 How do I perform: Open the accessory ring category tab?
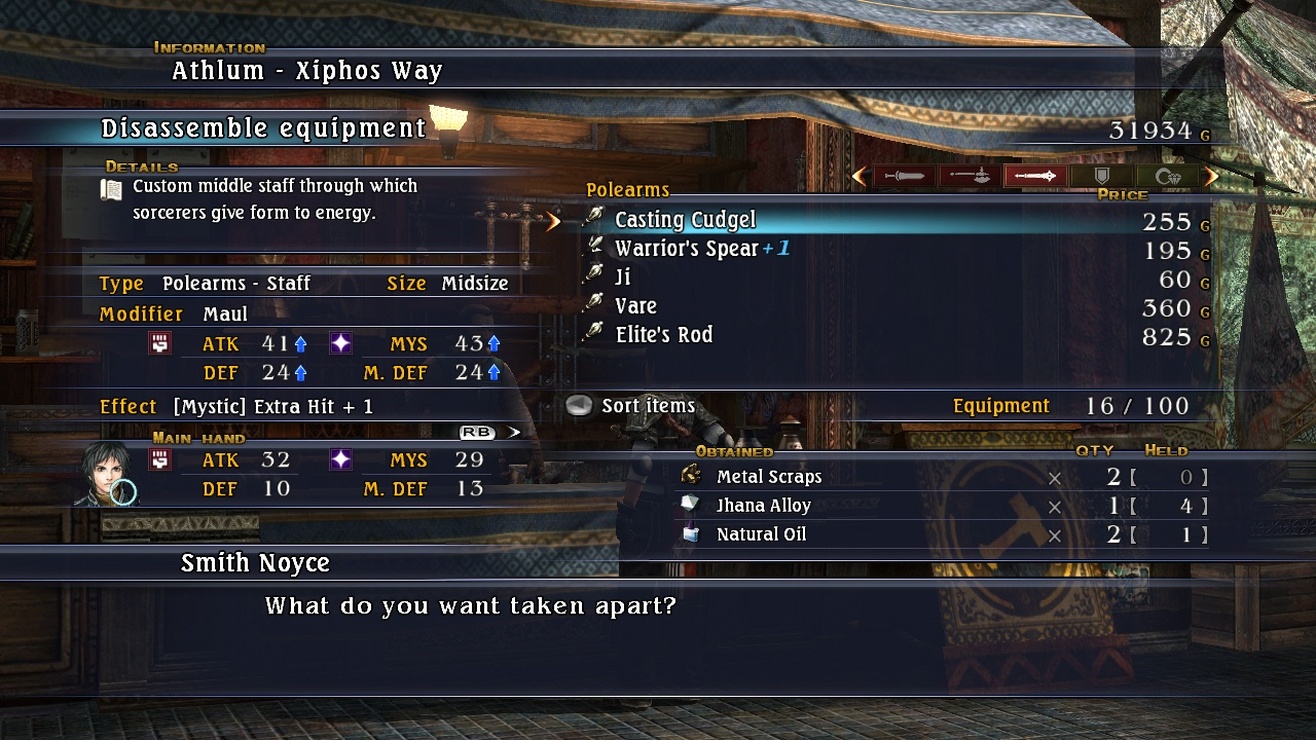(1166, 177)
